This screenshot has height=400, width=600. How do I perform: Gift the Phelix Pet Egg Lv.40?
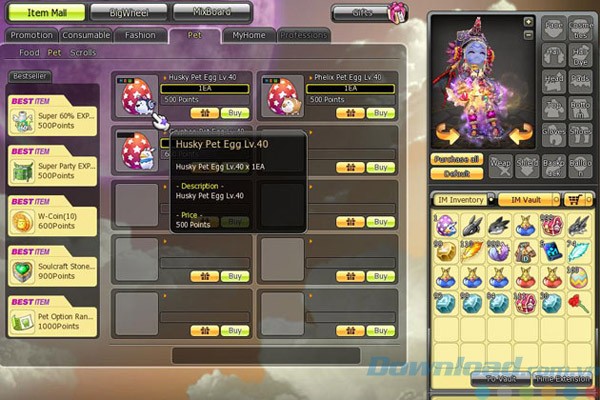[x=350, y=113]
